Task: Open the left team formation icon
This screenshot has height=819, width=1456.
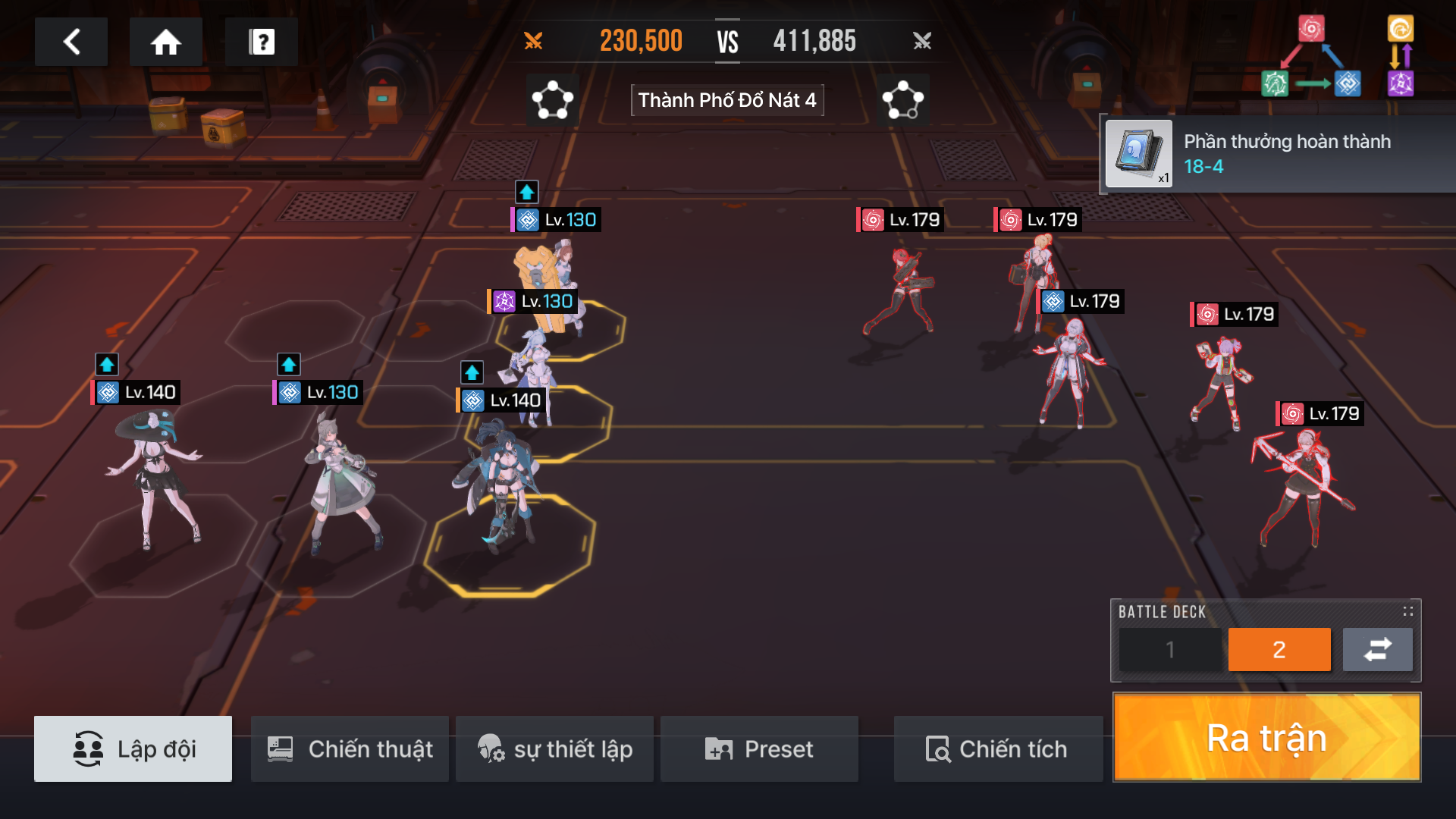Action: pyautogui.click(x=552, y=100)
